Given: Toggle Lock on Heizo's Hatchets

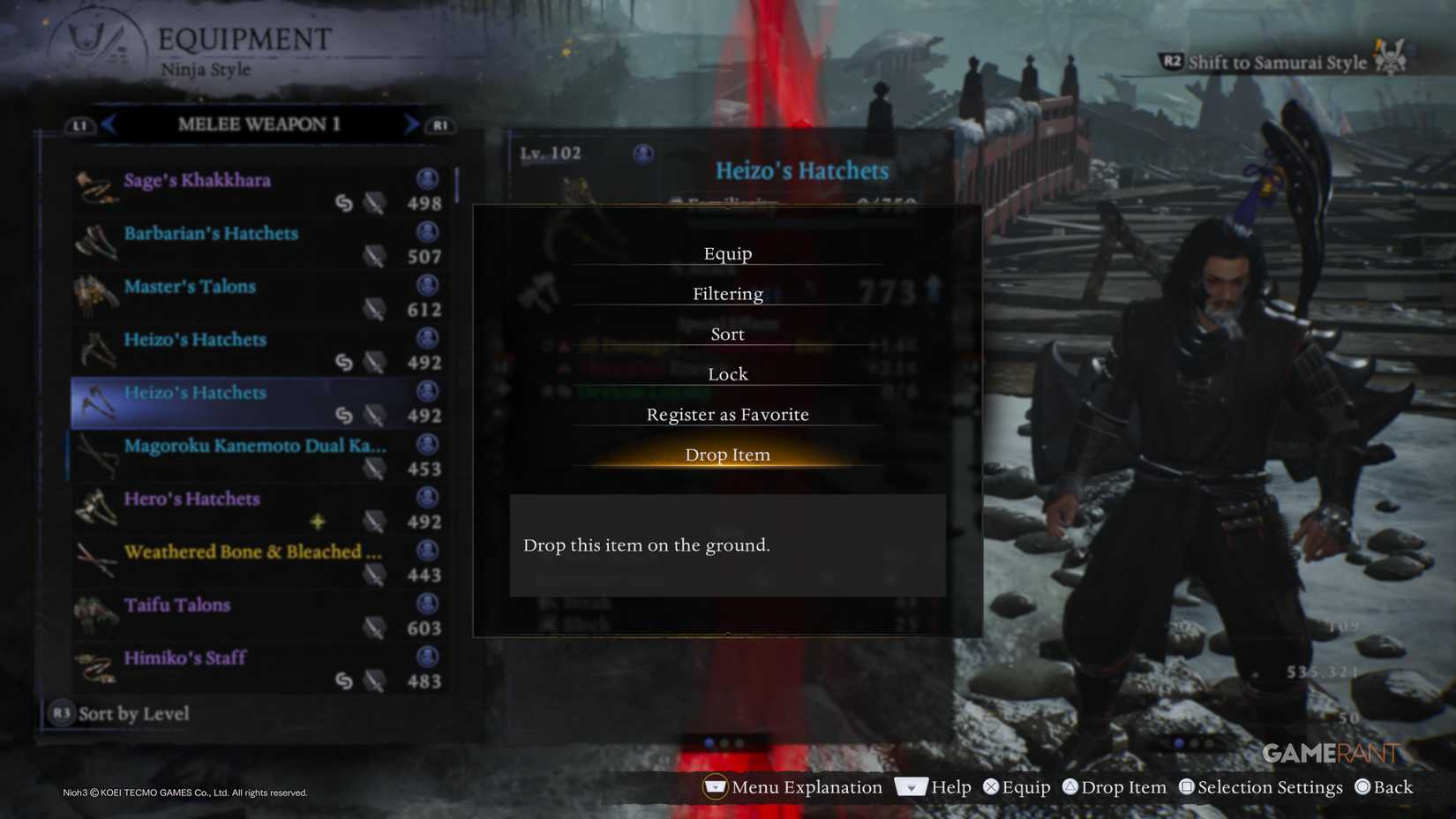Looking at the screenshot, I should click(x=726, y=373).
